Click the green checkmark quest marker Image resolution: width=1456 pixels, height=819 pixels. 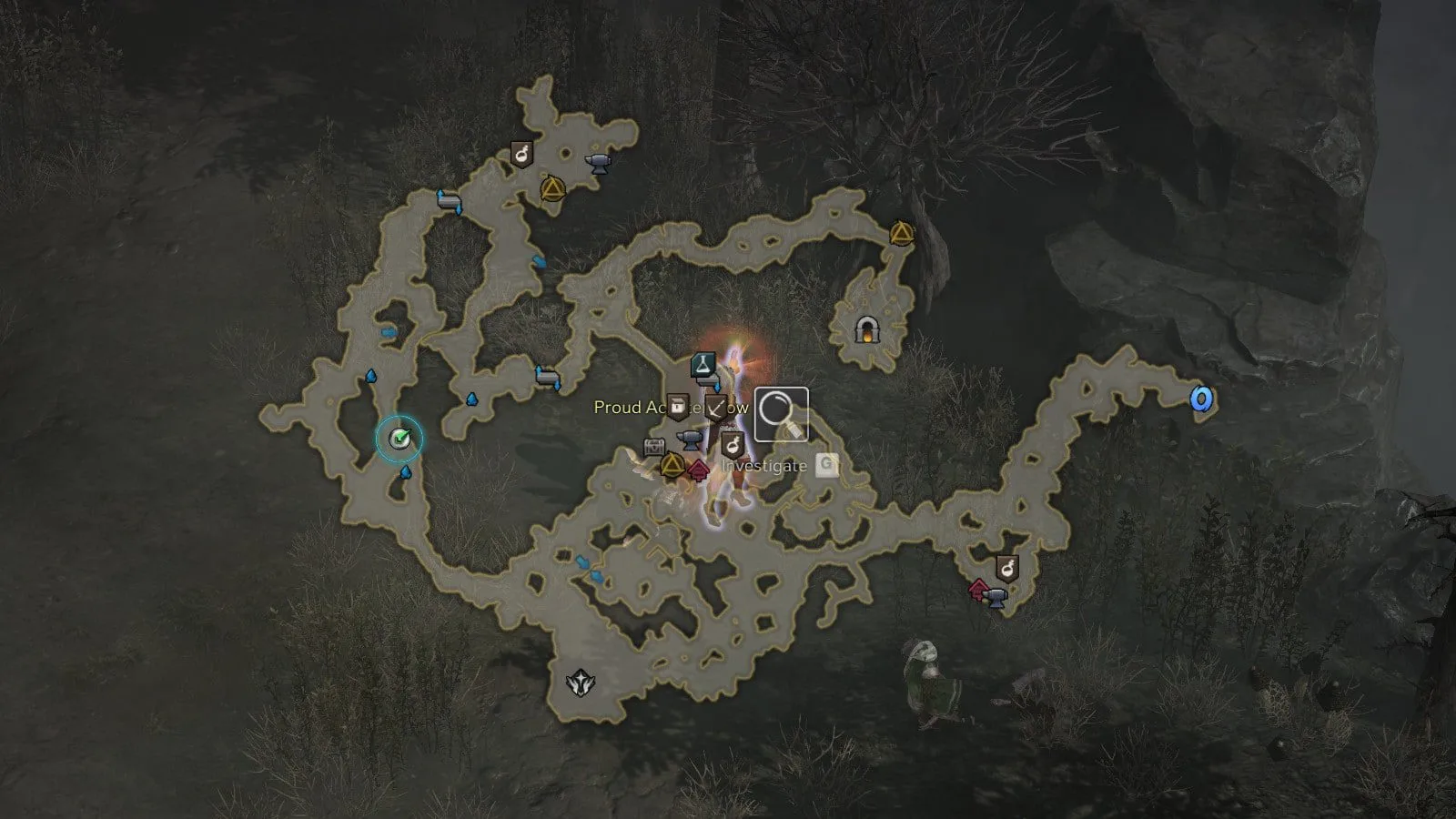point(399,439)
